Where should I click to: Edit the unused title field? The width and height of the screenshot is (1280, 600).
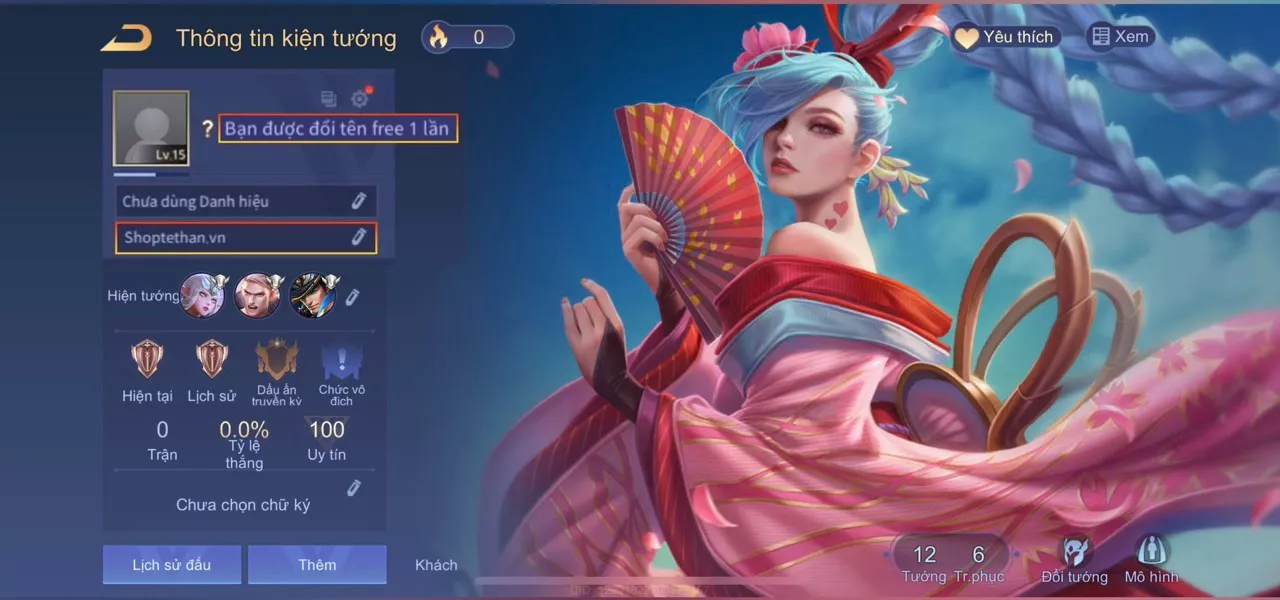tap(358, 201)
